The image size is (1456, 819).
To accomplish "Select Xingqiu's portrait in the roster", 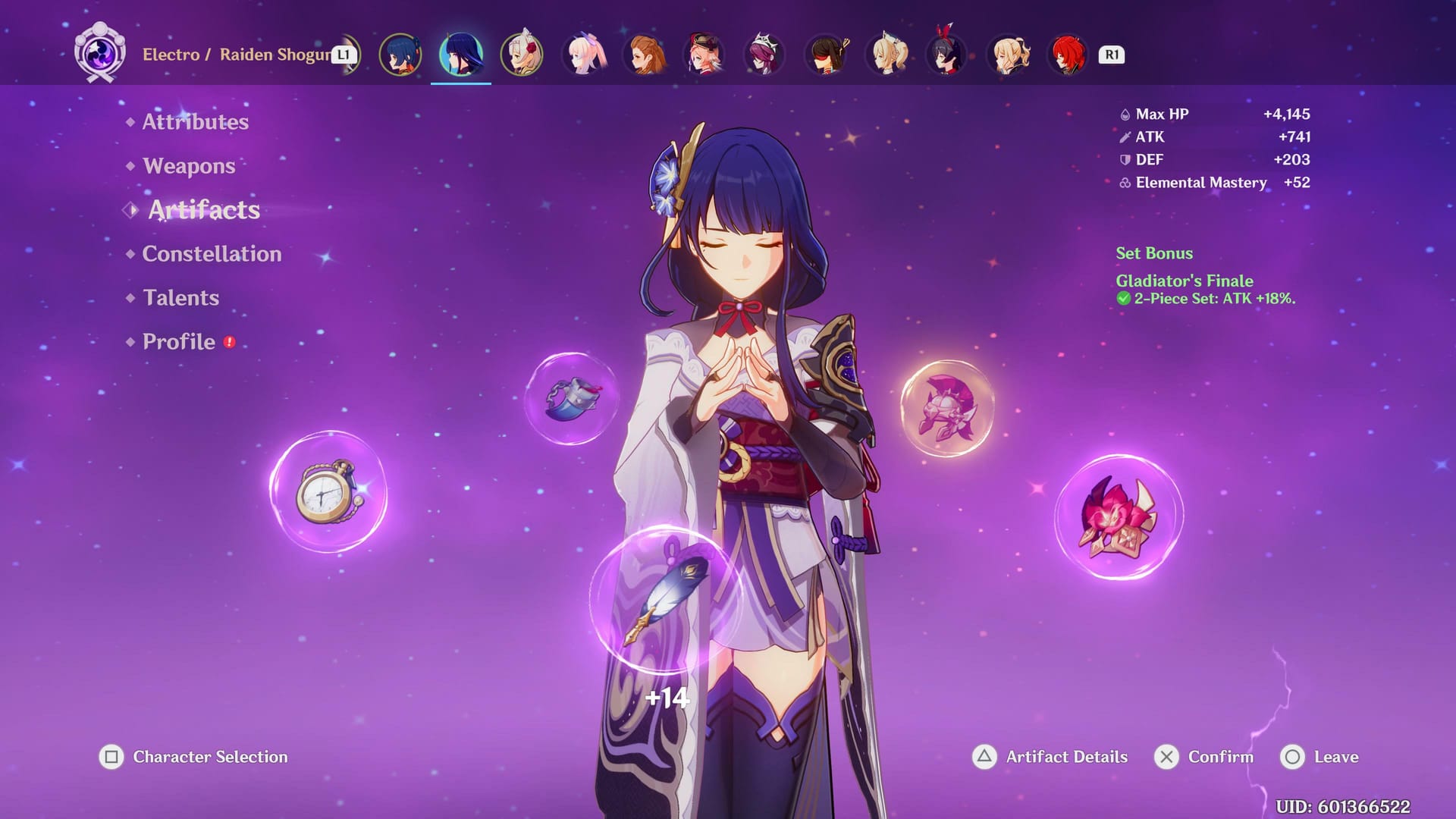I will (402, 55).
